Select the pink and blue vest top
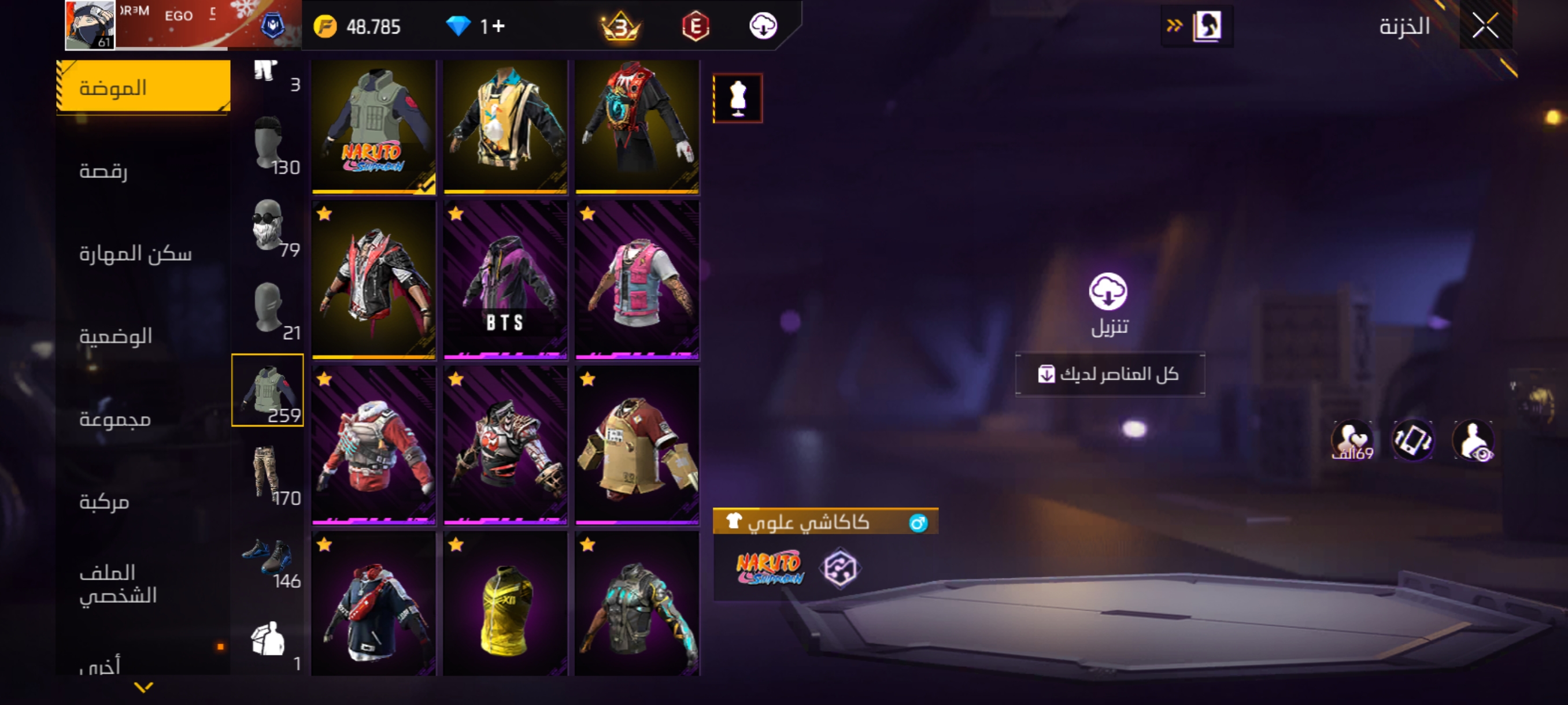This screenshot has width=1568, height=705. (x=637, y=280)
